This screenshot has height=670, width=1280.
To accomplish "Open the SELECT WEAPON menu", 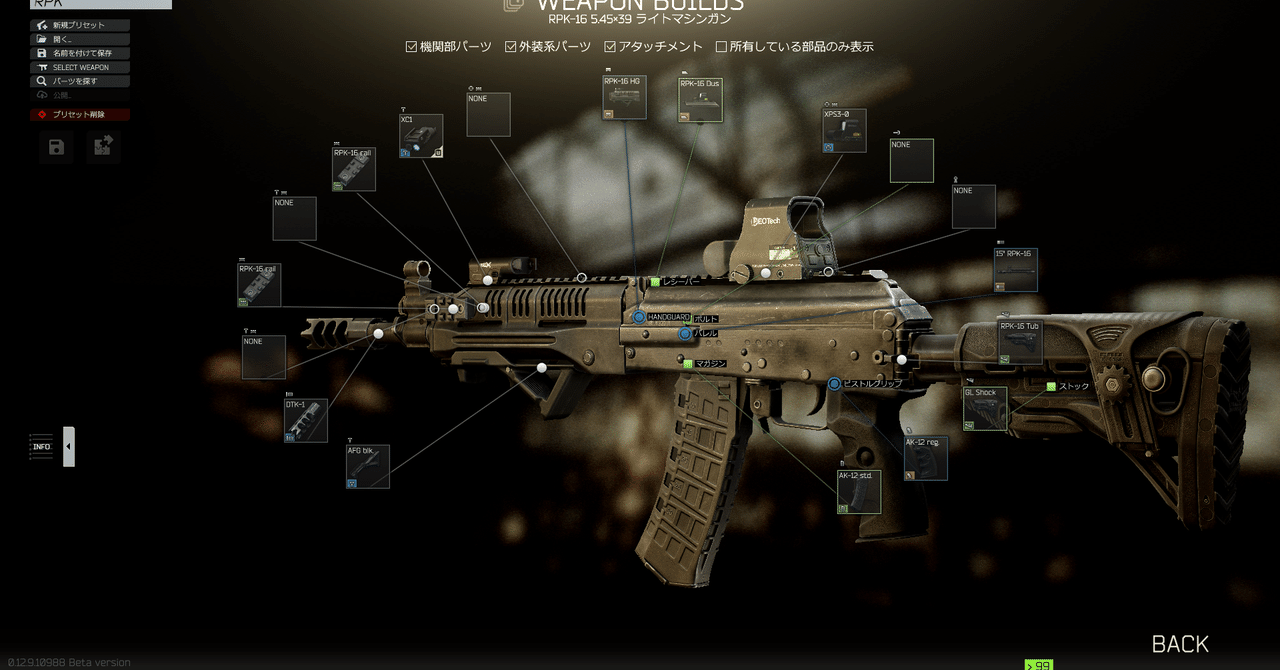I will [x=80, y=67].
